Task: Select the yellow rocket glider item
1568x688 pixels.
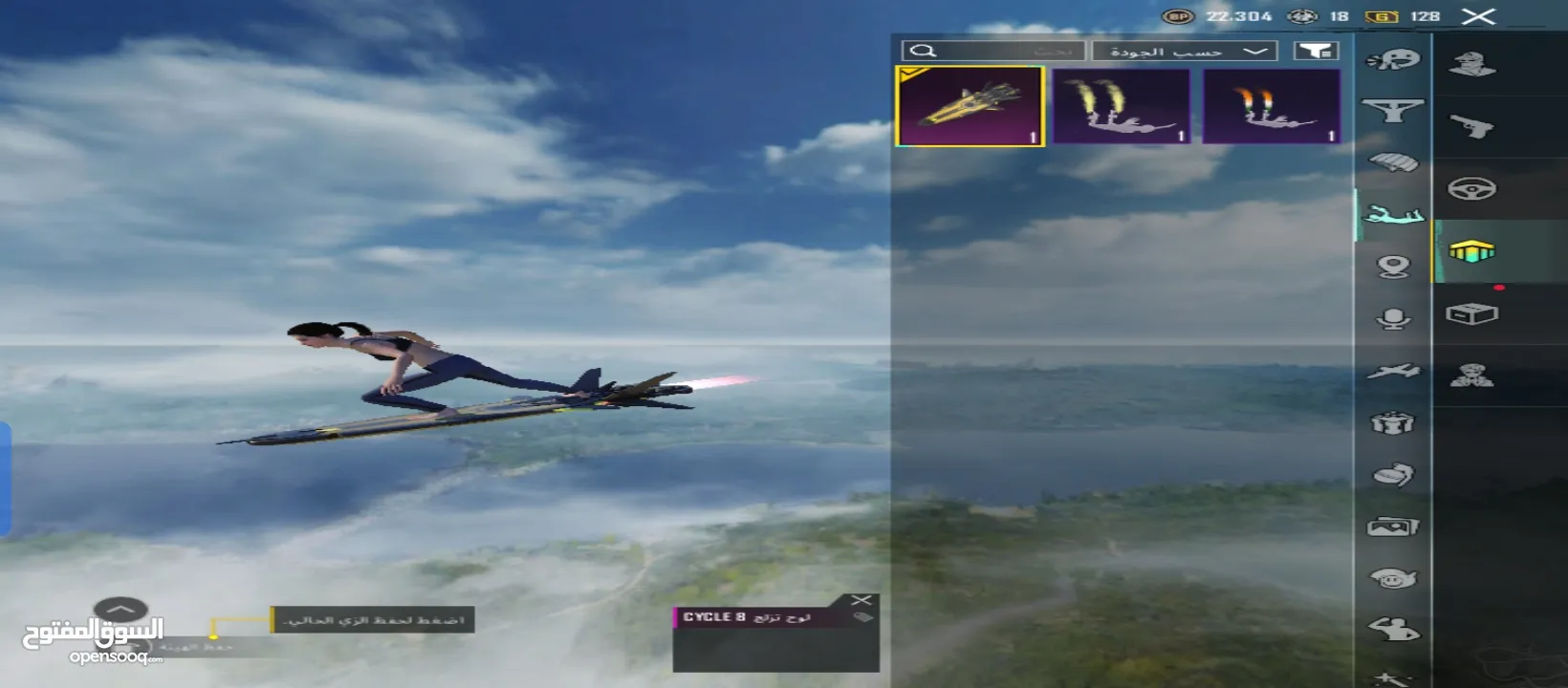Action: pos(969,106)
